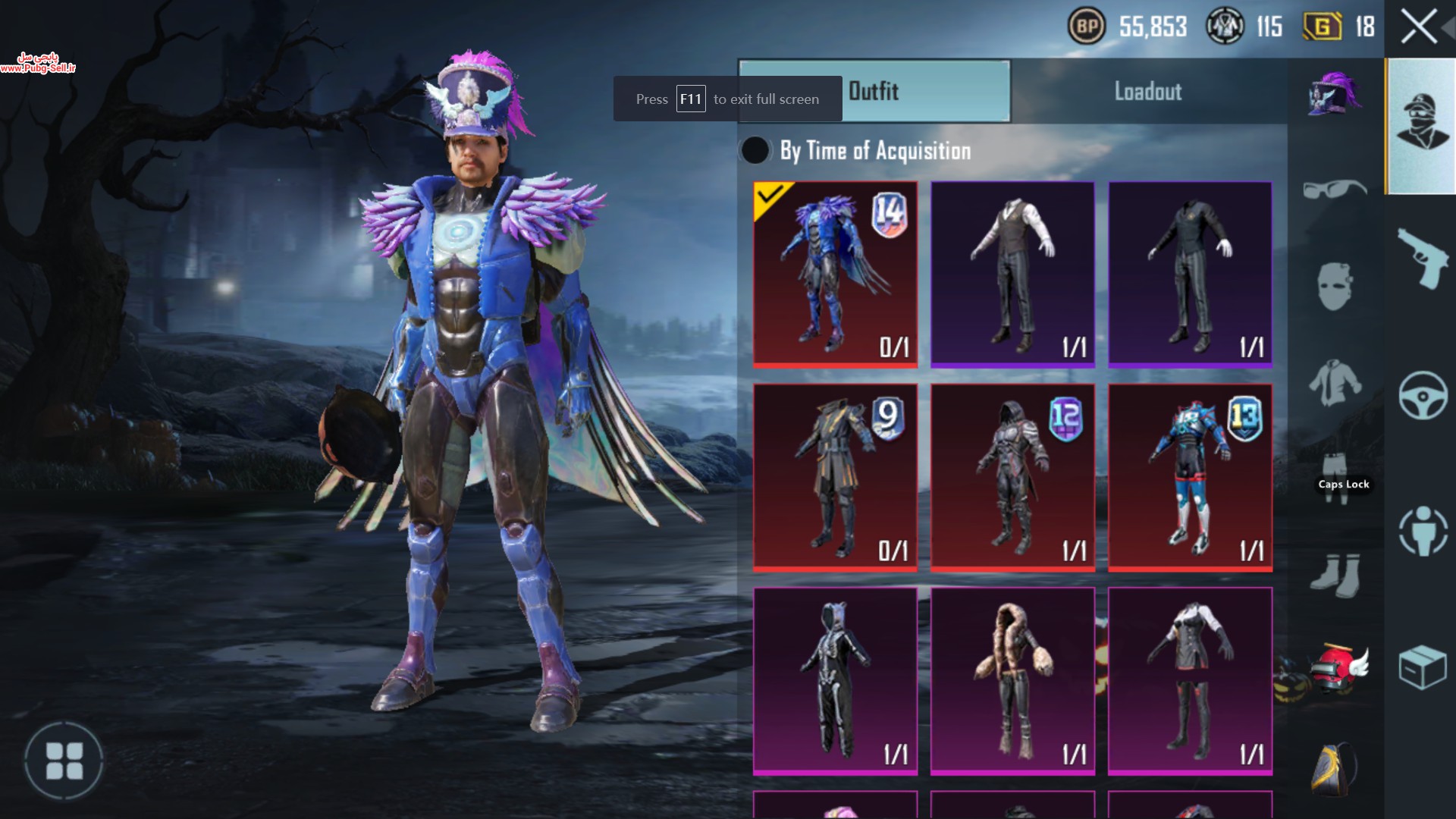Open the shoes item slot
The height and width of the screenshot is (819, 1456).
1335,575
